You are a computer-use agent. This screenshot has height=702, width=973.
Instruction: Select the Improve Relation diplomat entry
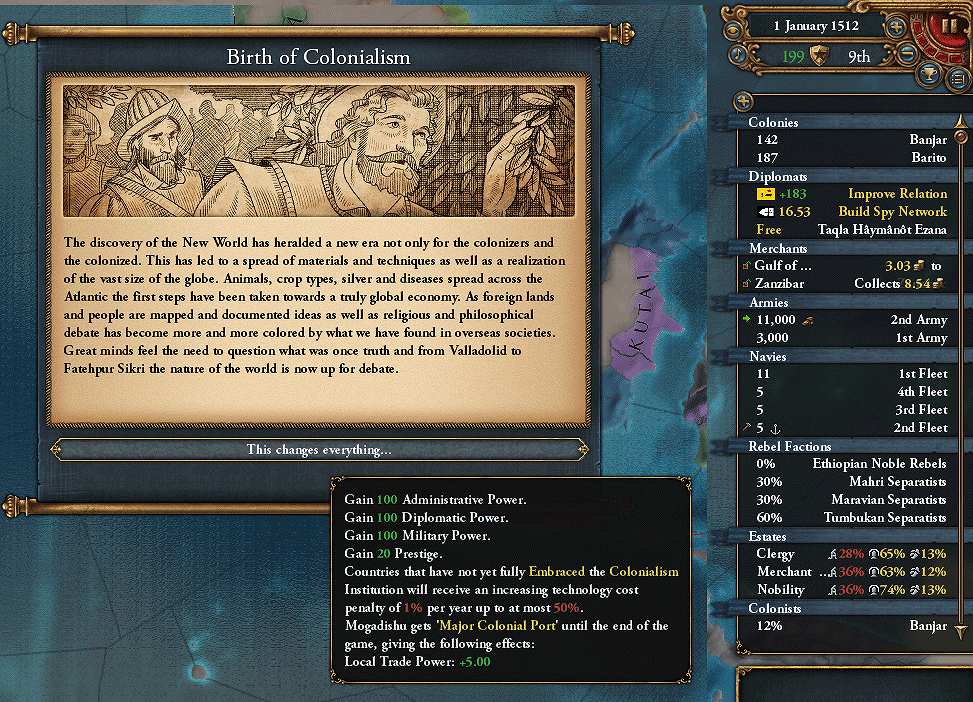(x=850, y=194)
